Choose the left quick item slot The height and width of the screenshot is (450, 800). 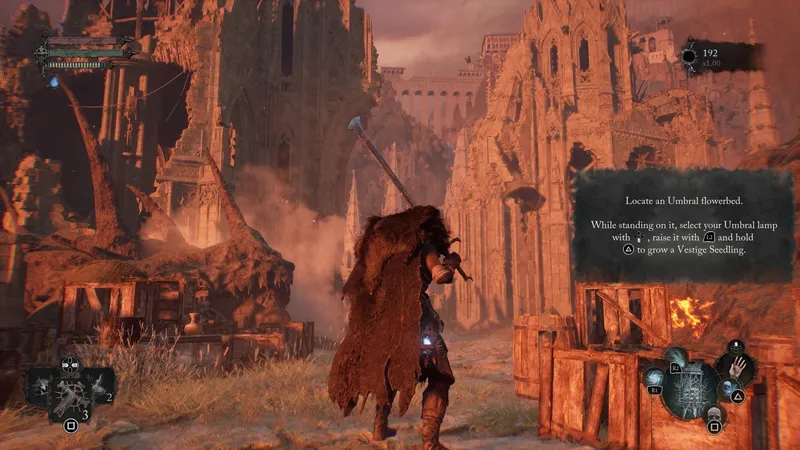coord(40,384)
